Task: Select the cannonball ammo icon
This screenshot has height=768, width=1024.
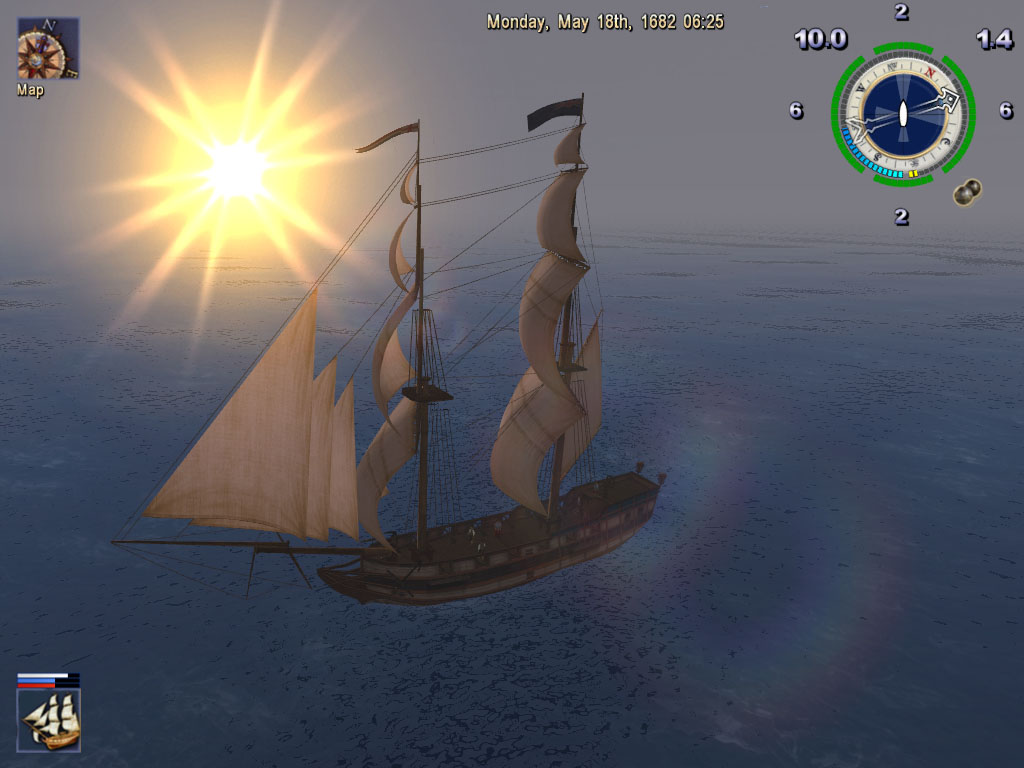Action: tap(965, 192)
